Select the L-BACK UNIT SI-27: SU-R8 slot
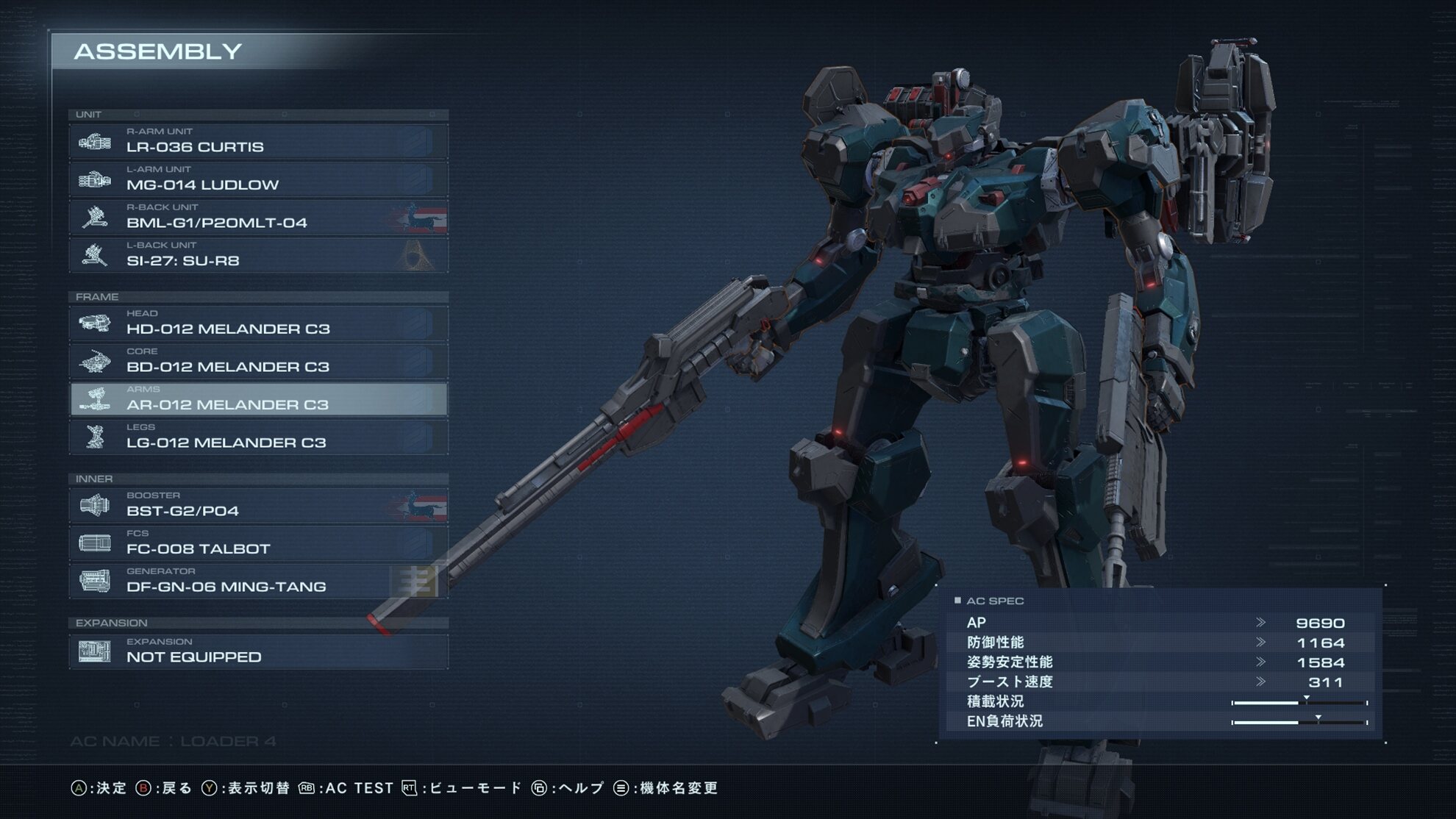The height and width of the screenshot is (819, 1456). coord(258,255)
